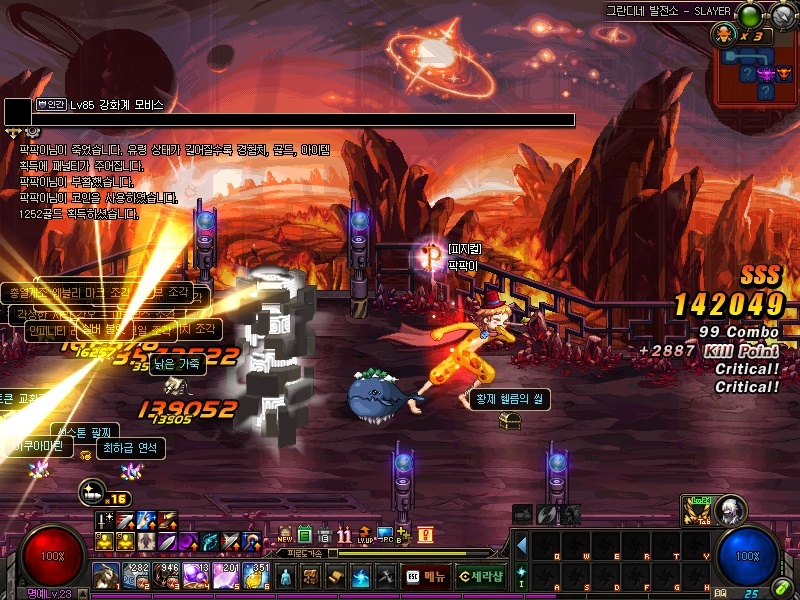Screen dimensions: 800x600
Task: Click the LV.UP notification icon
Action: (365, 535)
